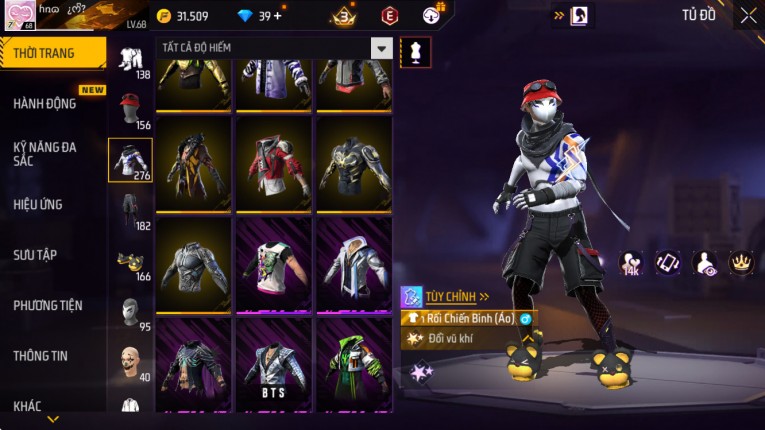Select the pants category icon

point(130,209)
